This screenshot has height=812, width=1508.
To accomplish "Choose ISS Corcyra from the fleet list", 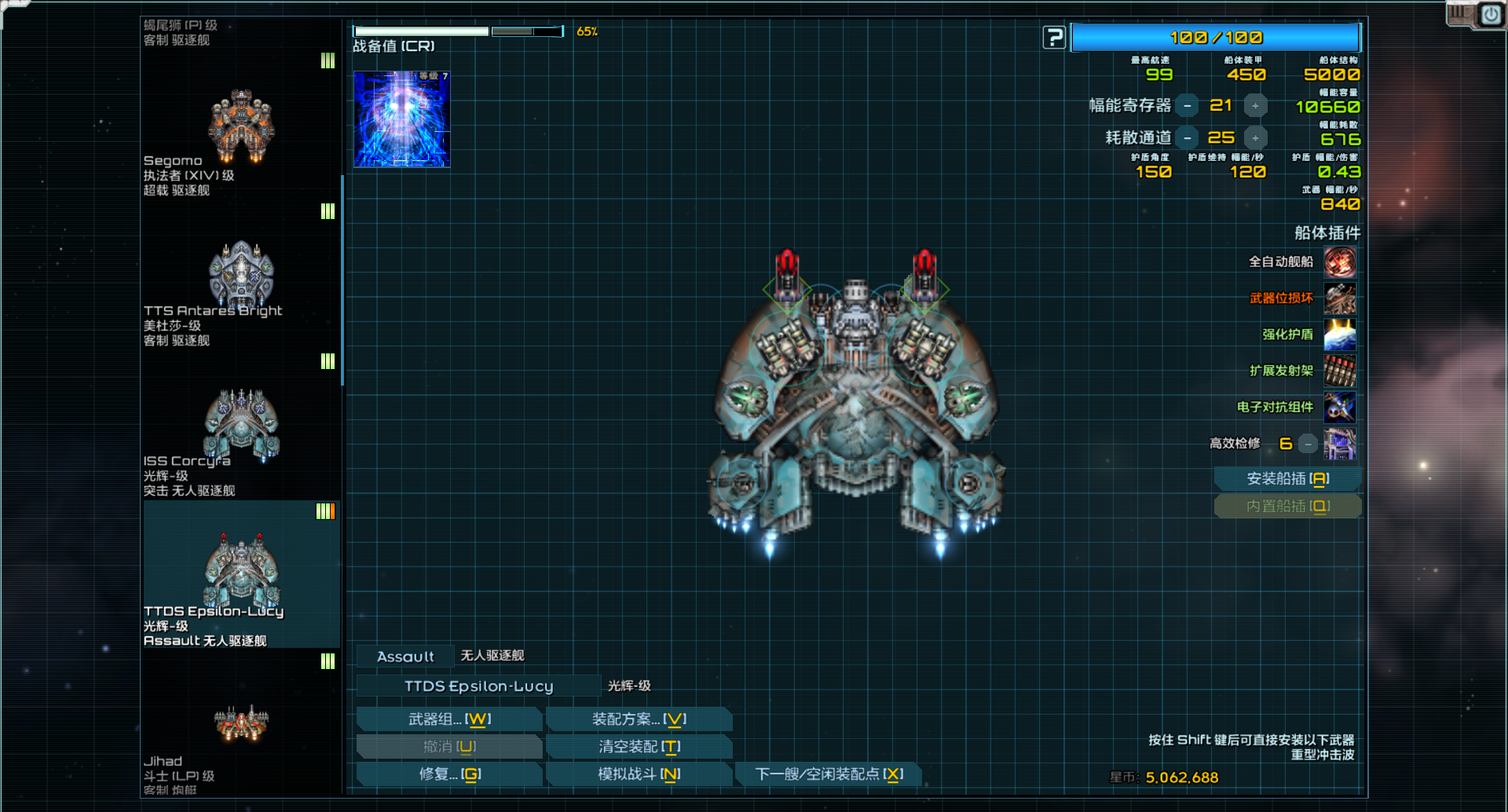I will pyautogui.click(x=241, y=428).
